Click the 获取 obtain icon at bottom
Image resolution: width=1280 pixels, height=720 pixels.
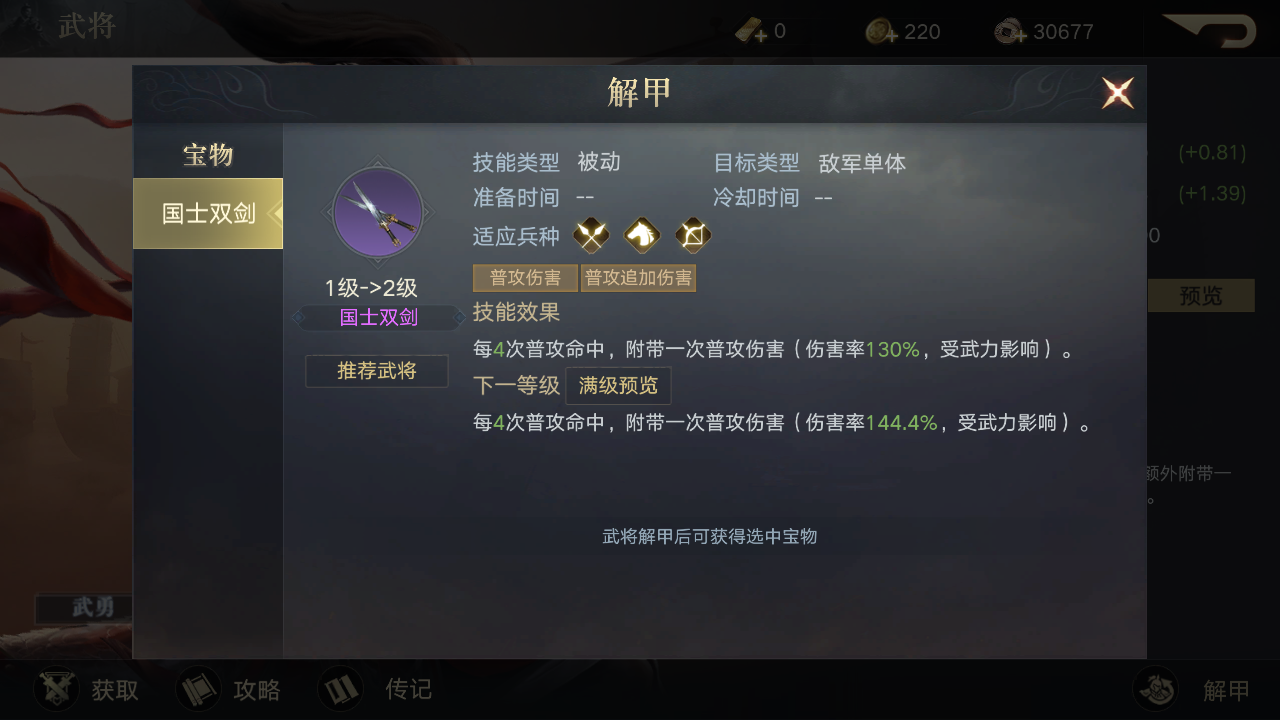point(57,689)
